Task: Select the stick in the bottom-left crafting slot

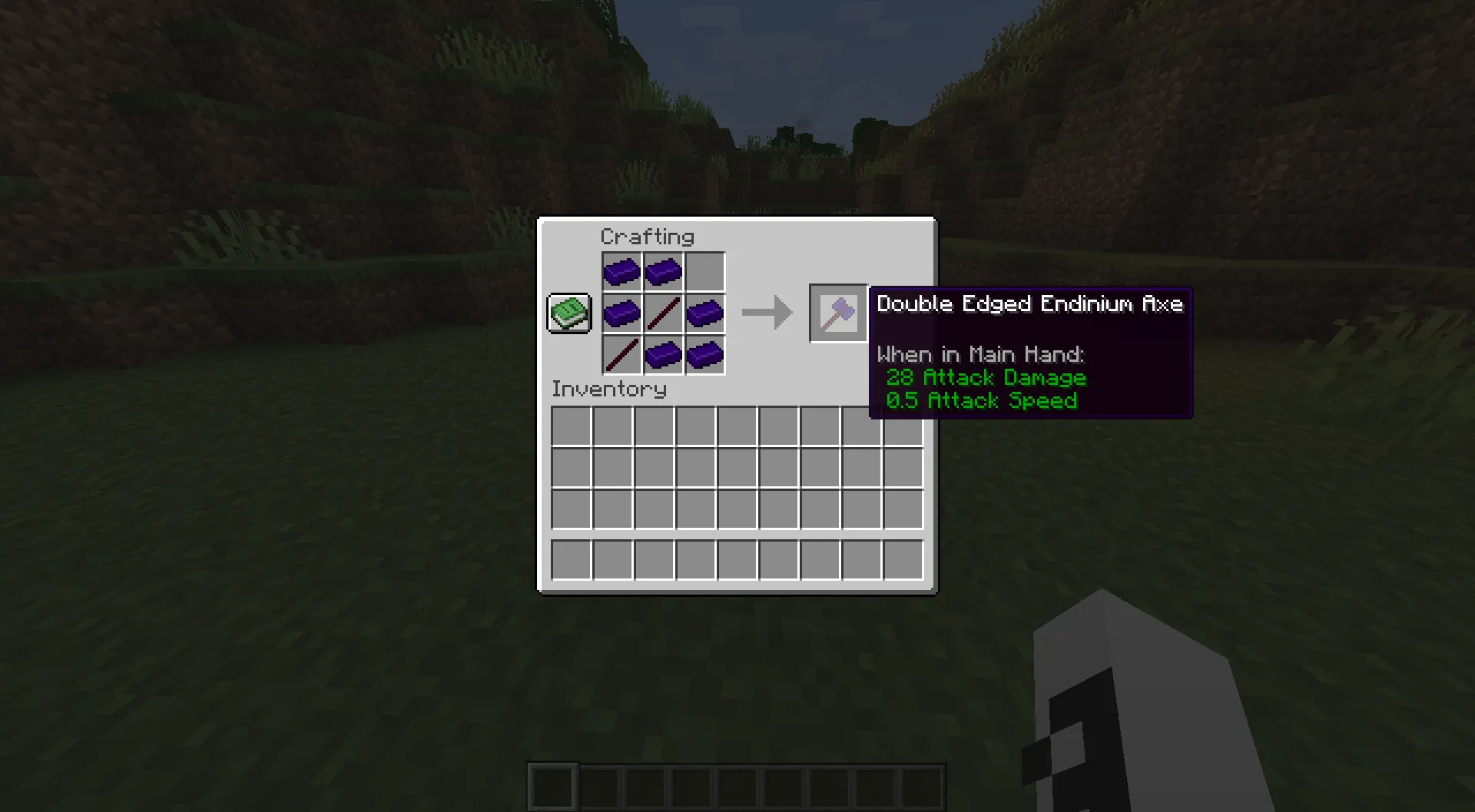Action: [622, 353]
